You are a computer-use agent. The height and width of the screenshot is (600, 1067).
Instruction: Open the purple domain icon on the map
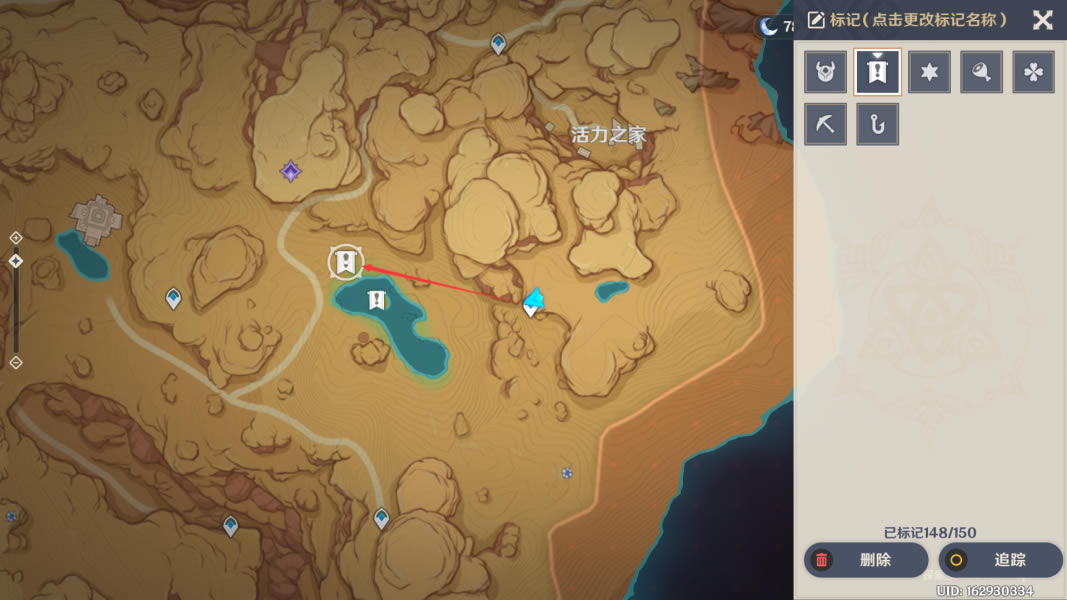click(x=290, y=172)
